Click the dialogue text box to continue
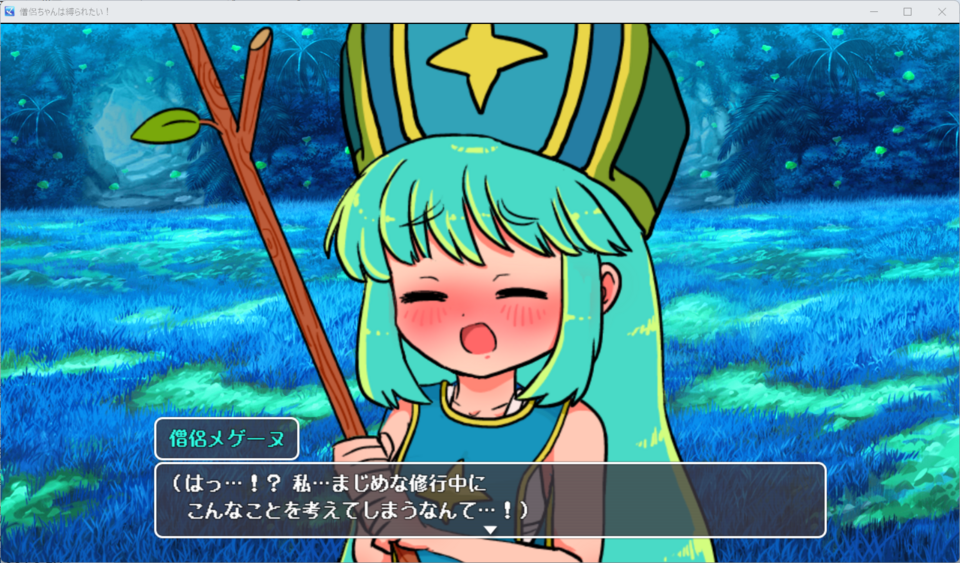This screenshot has height=563, width=960. tap(490, 499)
